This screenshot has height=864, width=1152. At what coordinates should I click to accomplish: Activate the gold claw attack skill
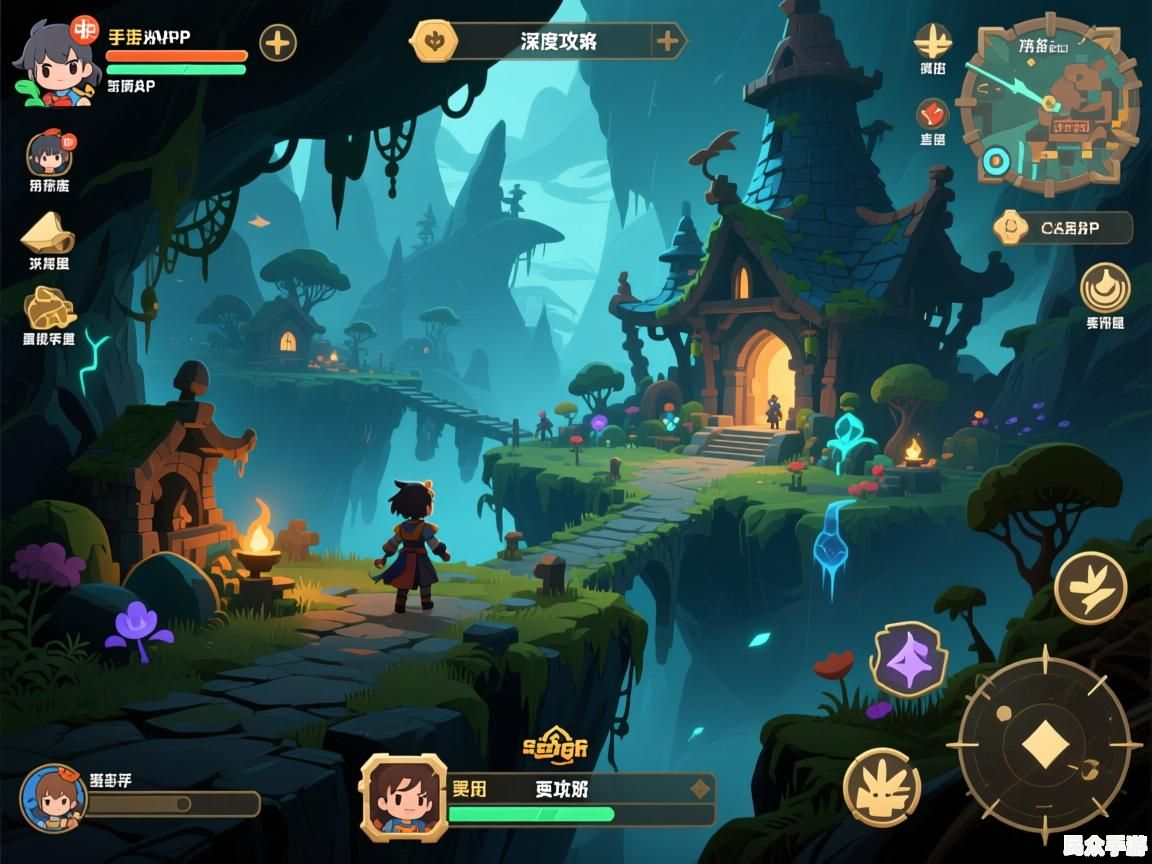[881, 787]
